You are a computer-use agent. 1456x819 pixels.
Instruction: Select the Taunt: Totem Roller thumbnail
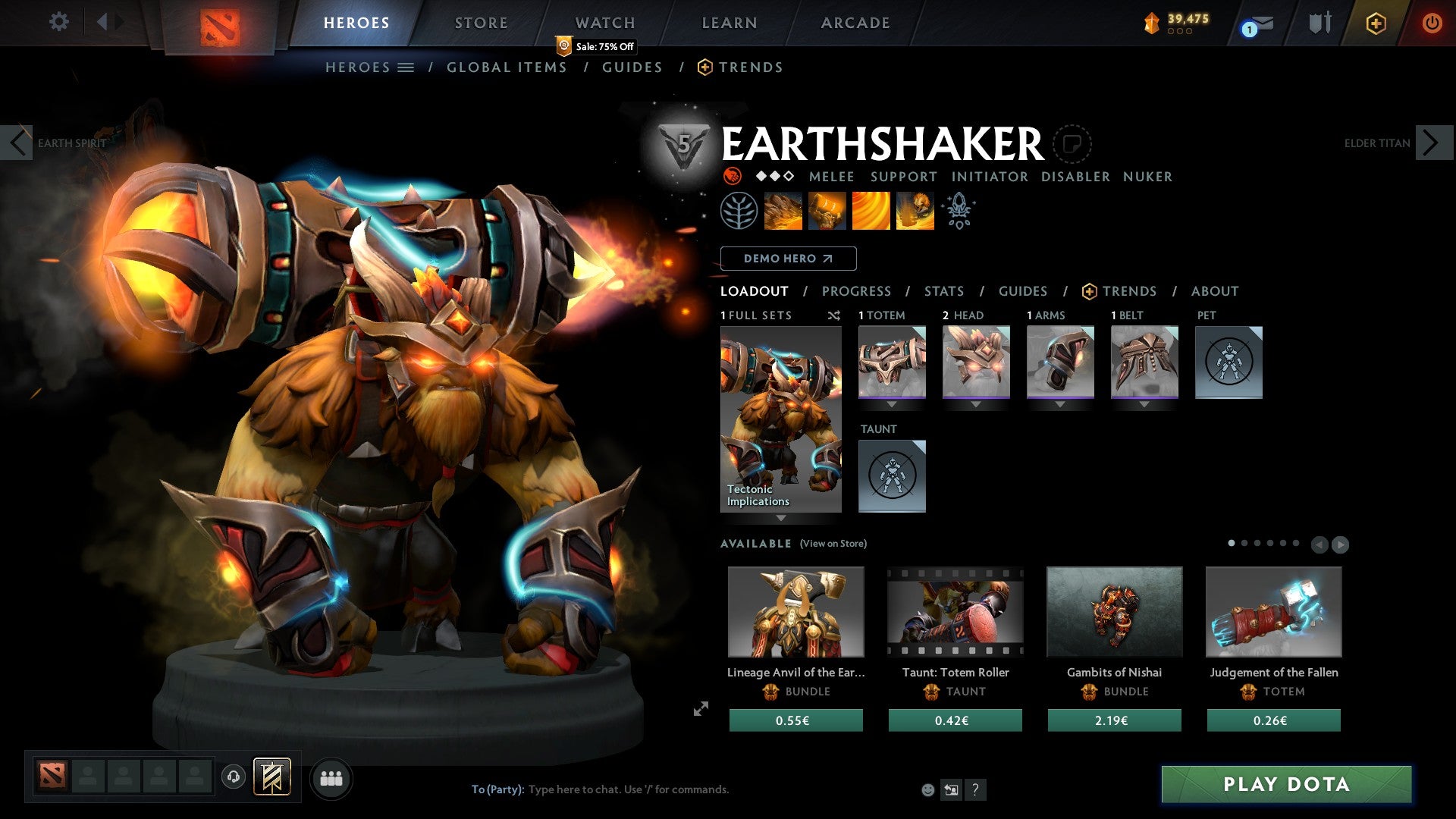point(954,611)
